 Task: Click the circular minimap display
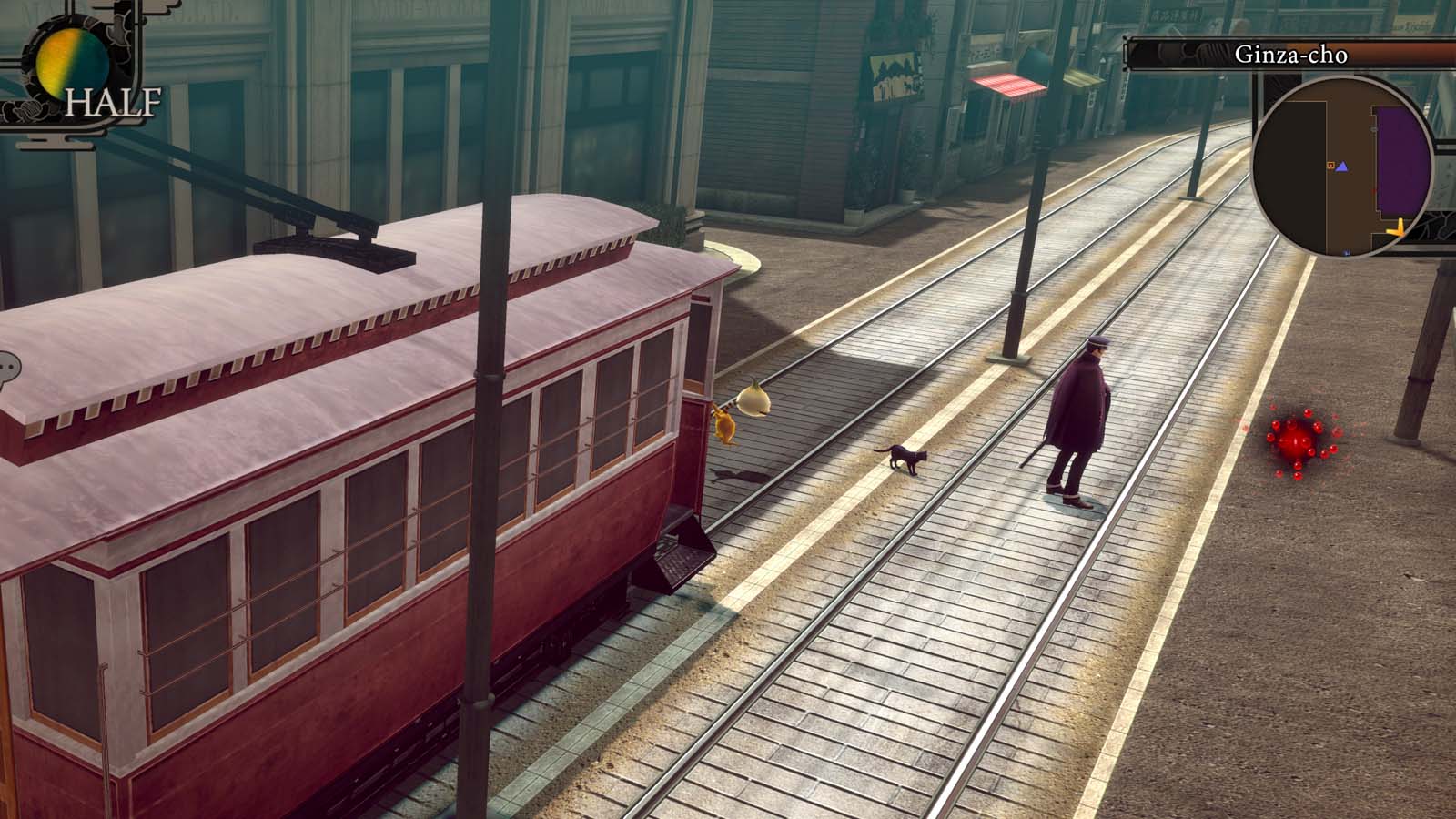pos(1347,168)
